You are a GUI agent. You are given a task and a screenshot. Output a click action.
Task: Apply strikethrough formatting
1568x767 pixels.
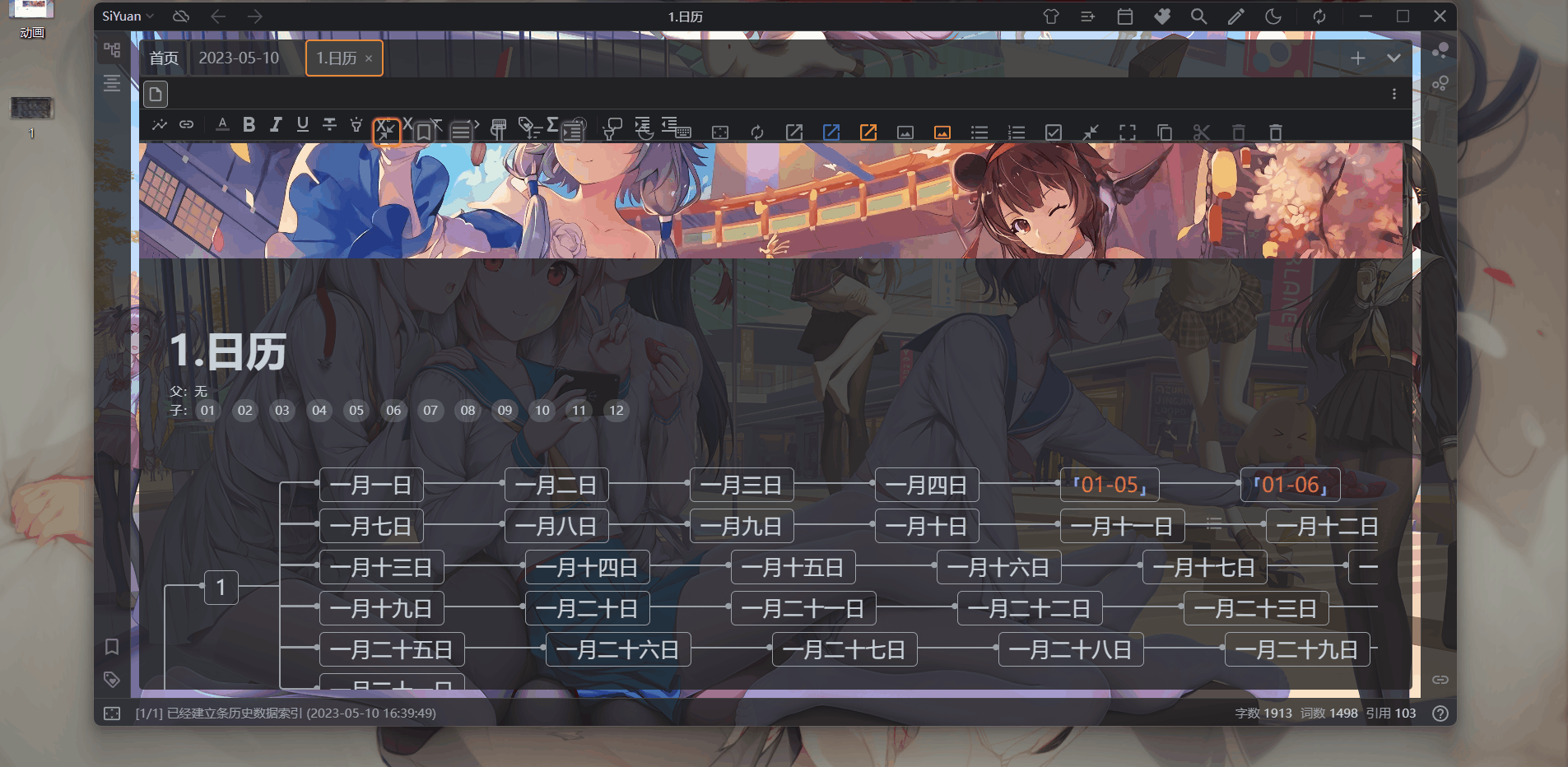(x=328, y=125)
